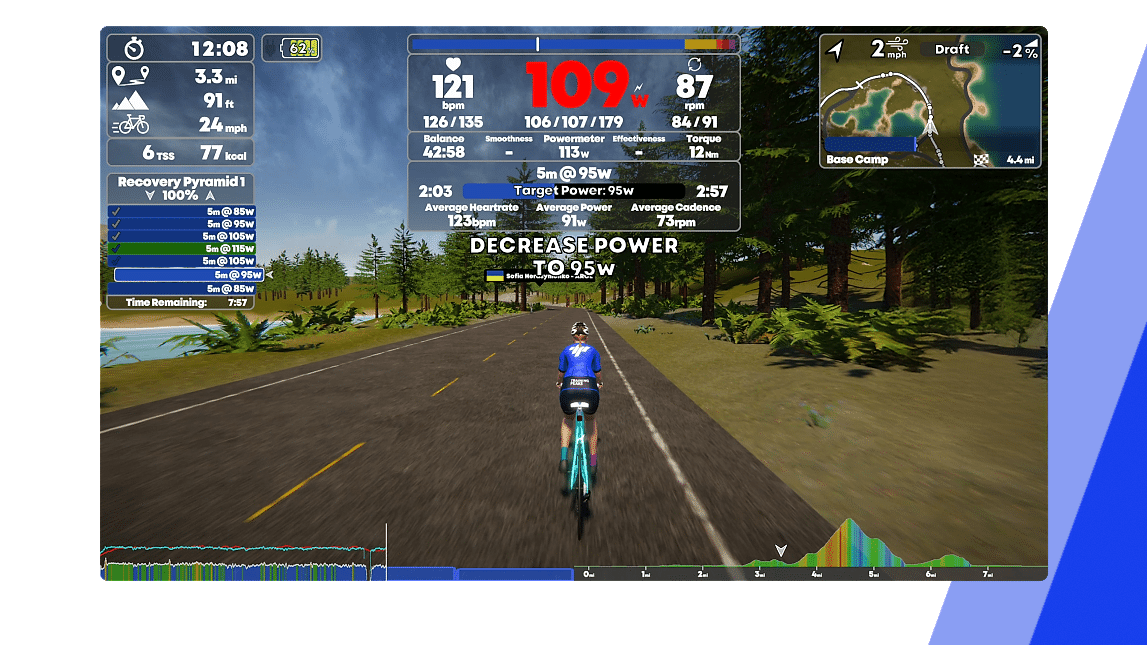This screenshot has width=1147, height=645.
Task: Select the highlighted 5m @ 95w current step
Action: pyautogui.click(x=188, y=274)
